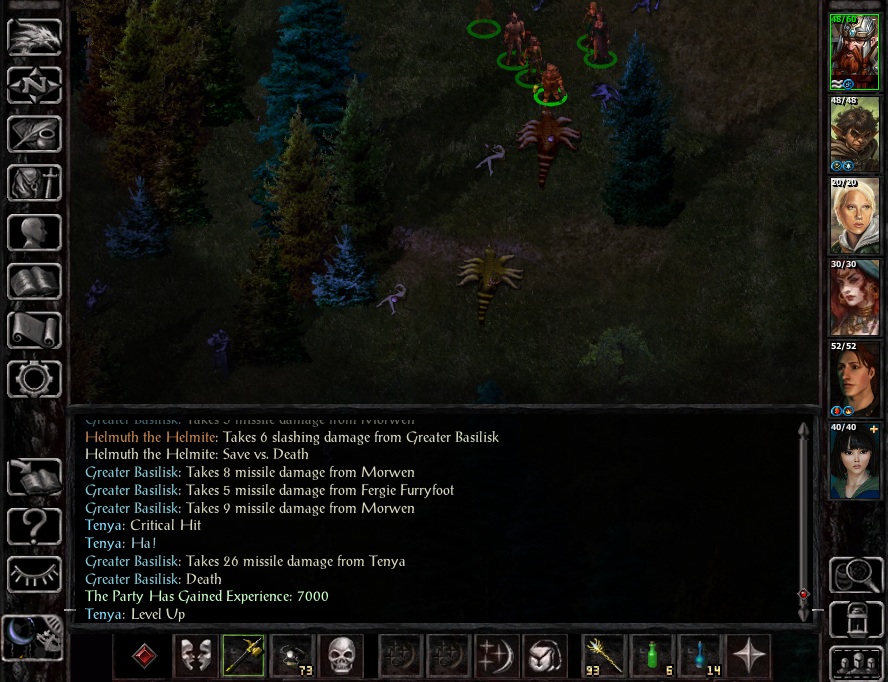The image size is (888, 682).
Task: Select the sling bullets slot showing 73
Action: [x=292, y=655]
